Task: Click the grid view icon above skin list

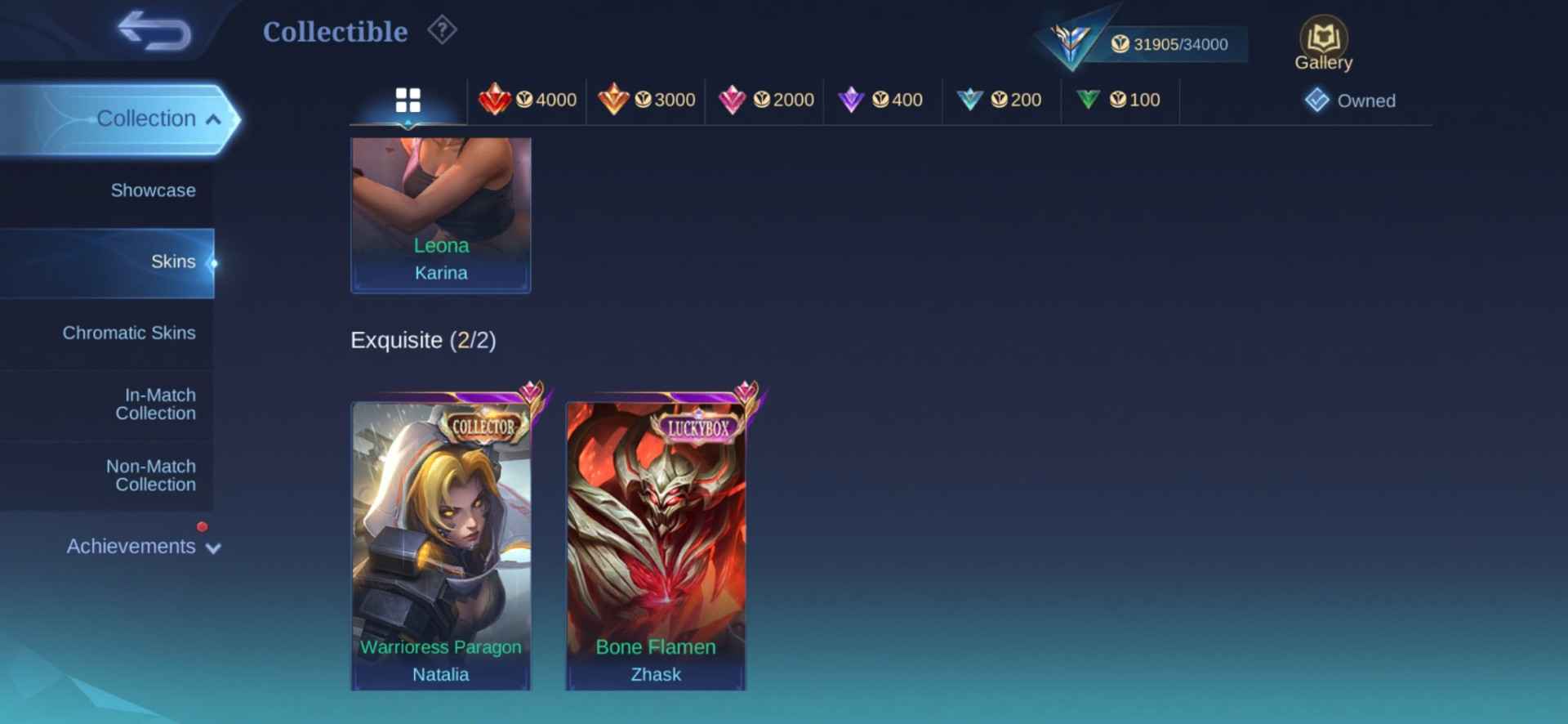Action: pyautogui.click(x=408, y=100)
